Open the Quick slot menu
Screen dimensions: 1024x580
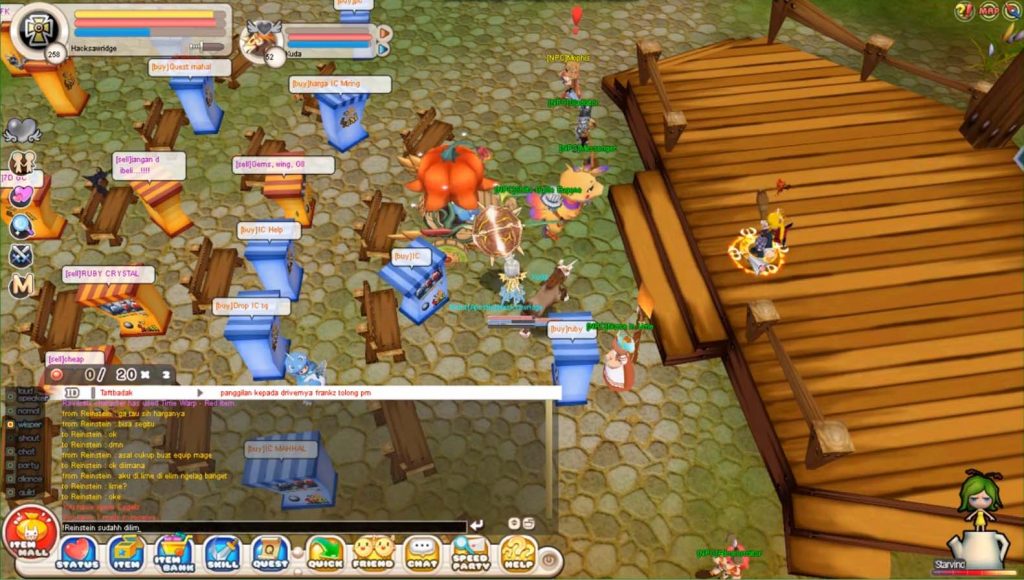pos(325,554)
